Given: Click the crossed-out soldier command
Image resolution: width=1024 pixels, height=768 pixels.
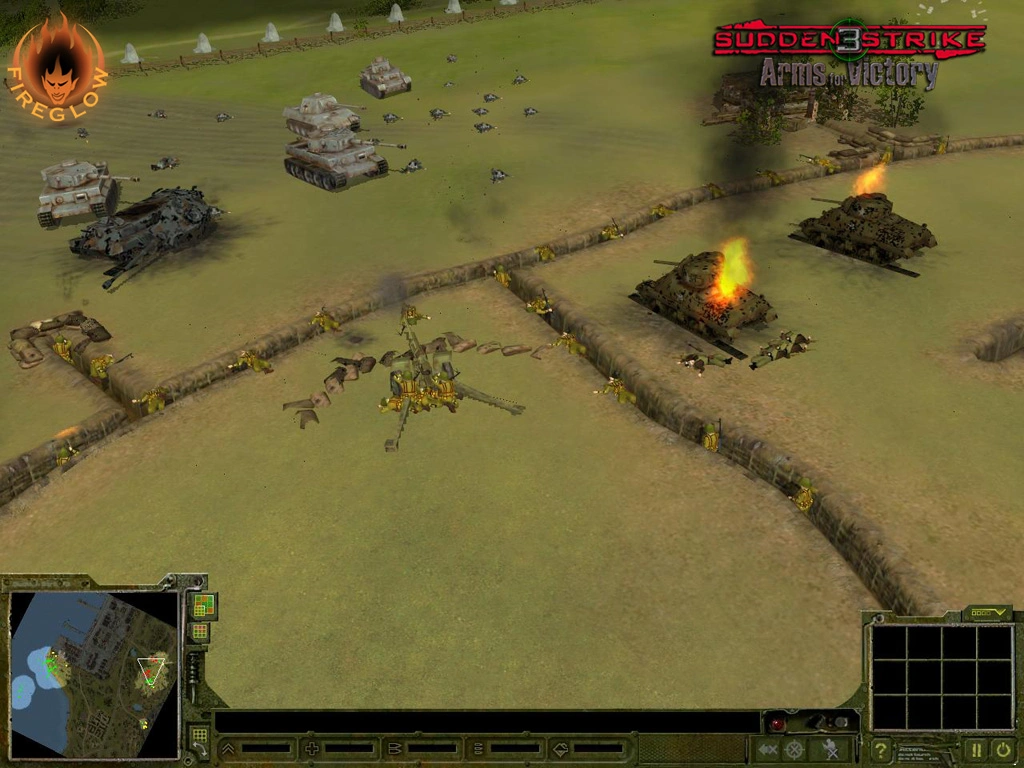Looking at the screenshot, I should click(x=830, y=749).
